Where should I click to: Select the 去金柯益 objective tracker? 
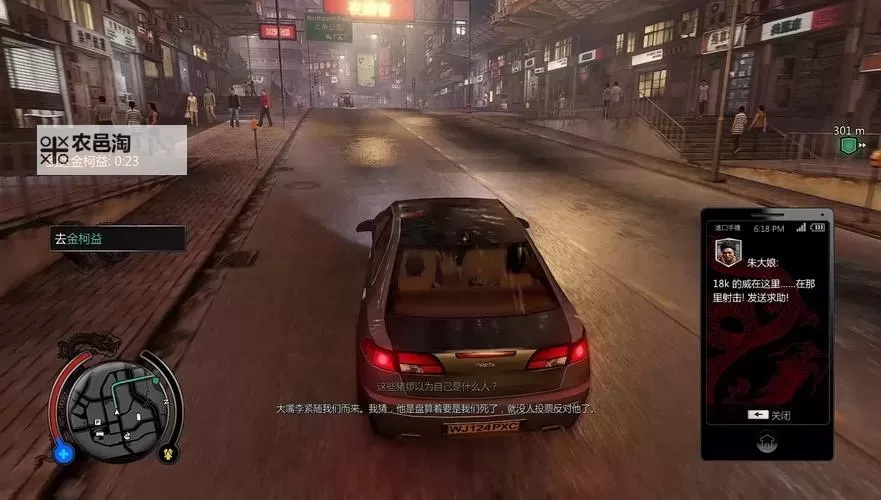(117, 238)
